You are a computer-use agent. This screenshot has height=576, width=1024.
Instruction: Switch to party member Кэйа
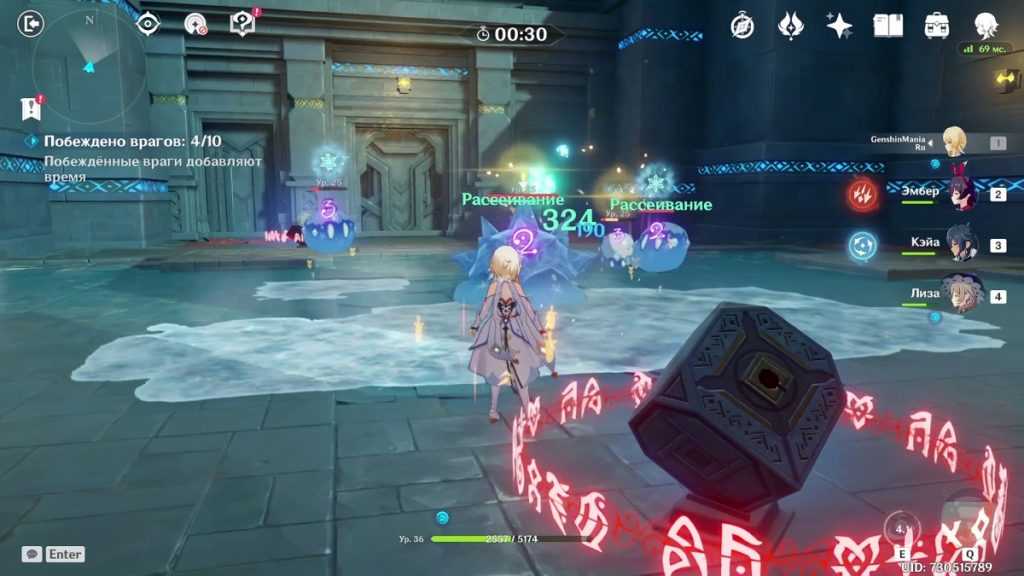click(963, 245)
